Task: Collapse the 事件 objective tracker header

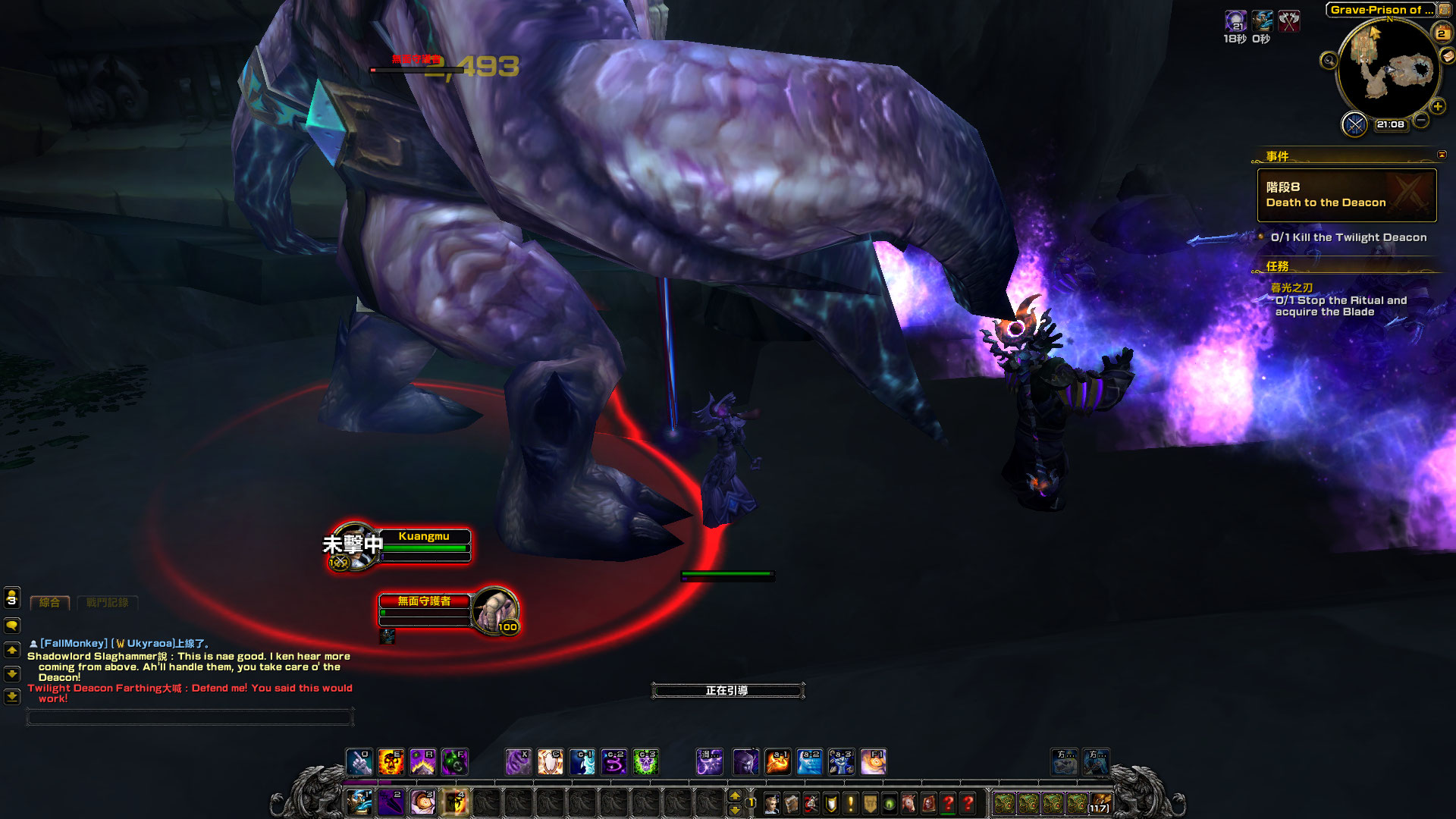Action: [x=1442, y=155]
